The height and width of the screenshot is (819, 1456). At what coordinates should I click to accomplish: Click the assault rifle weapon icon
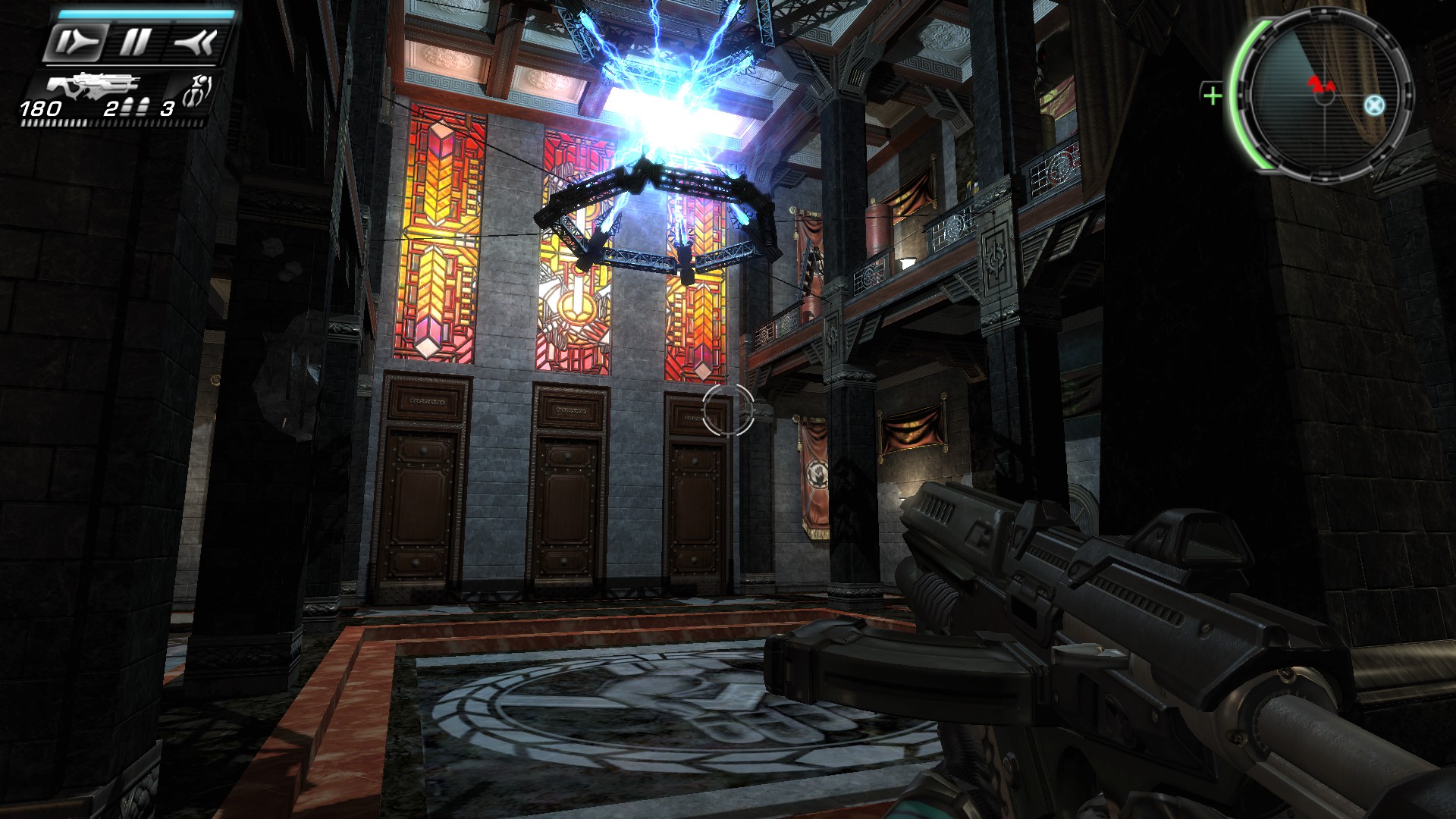[x=93, y=86]
